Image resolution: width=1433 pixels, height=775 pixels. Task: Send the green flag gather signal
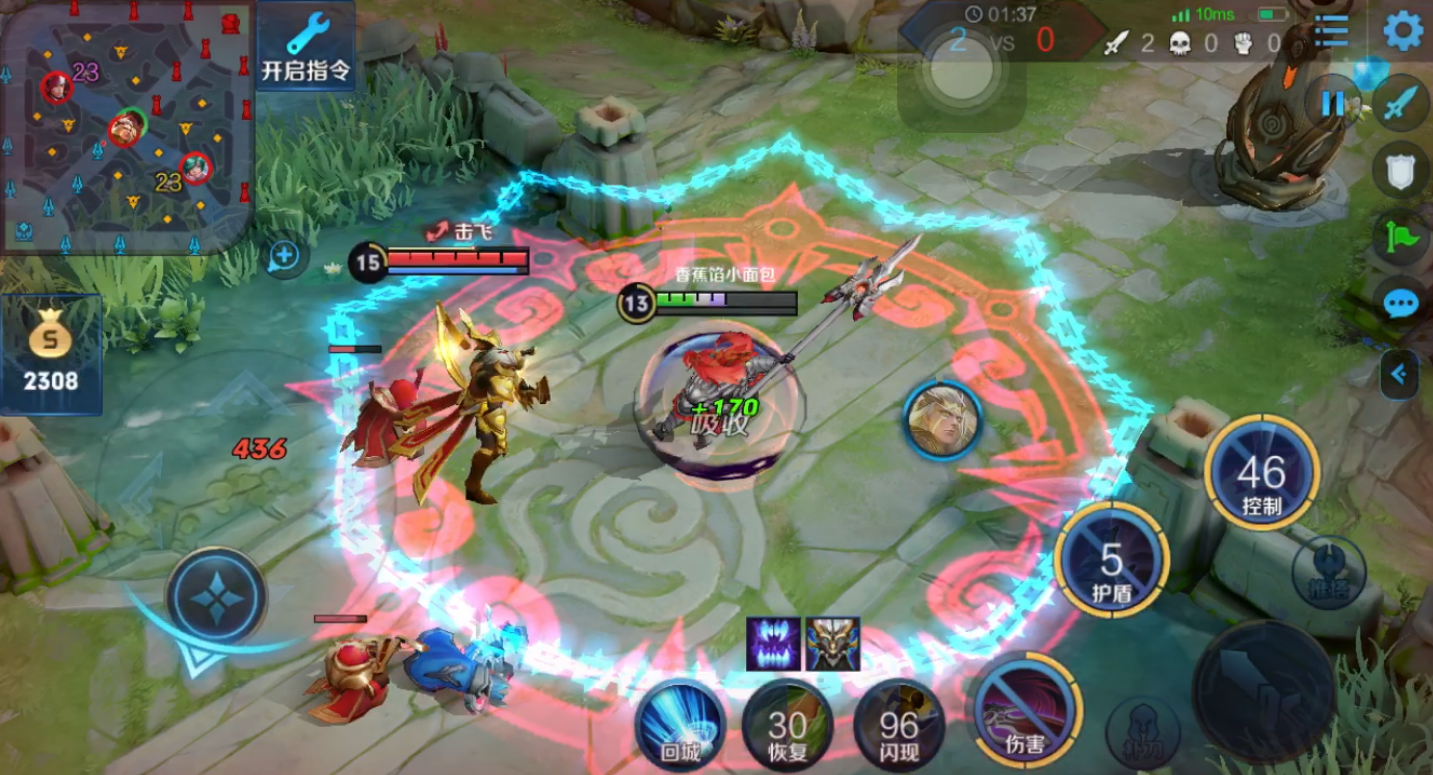[1401, 237]
